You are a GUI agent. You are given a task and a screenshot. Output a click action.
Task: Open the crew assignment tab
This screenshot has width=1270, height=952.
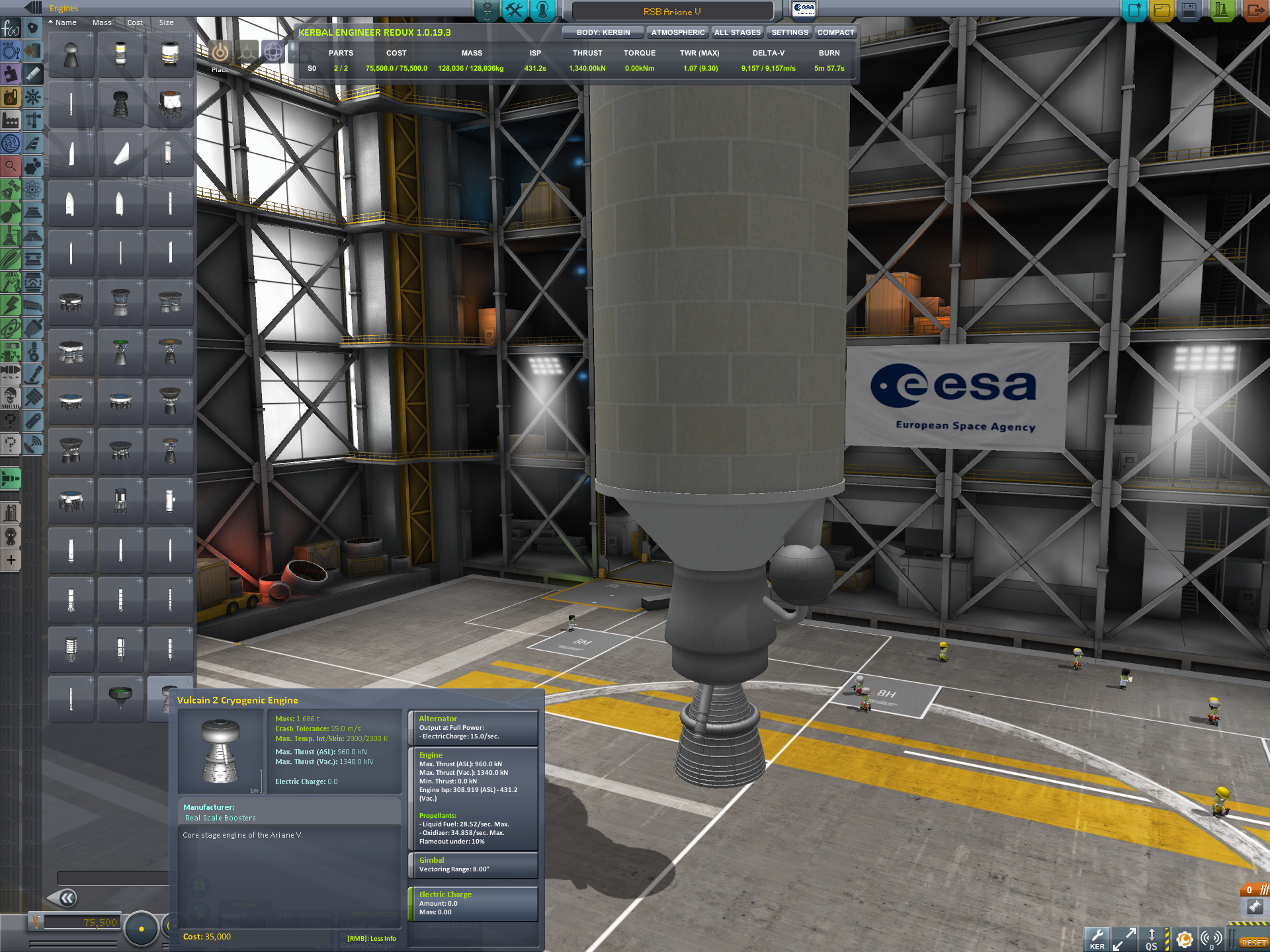[x=542, y=11]
